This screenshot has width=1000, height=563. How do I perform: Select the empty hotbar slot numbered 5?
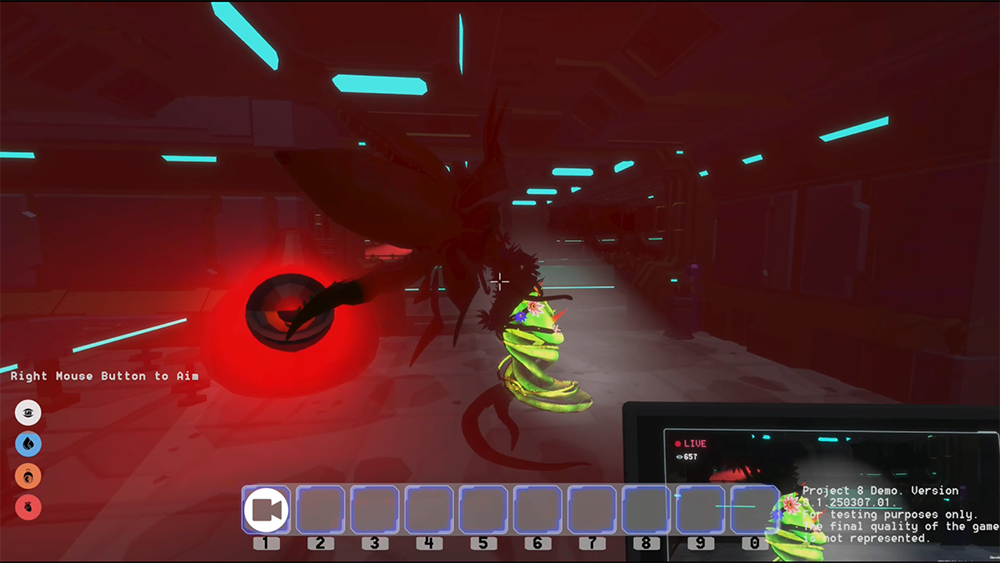pos(483,510)
